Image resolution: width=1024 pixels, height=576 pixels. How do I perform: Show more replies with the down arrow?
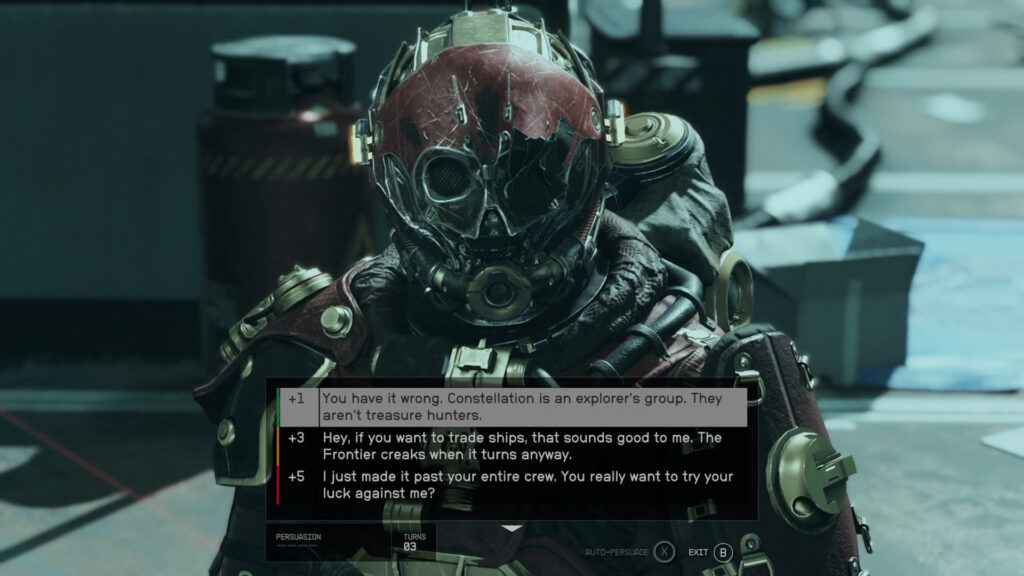pos(512,528)
